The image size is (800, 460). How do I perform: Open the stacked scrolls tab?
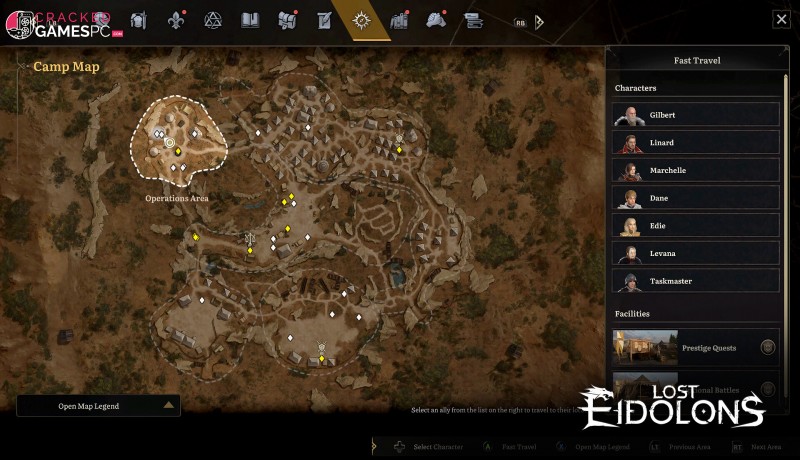point(473,20)
